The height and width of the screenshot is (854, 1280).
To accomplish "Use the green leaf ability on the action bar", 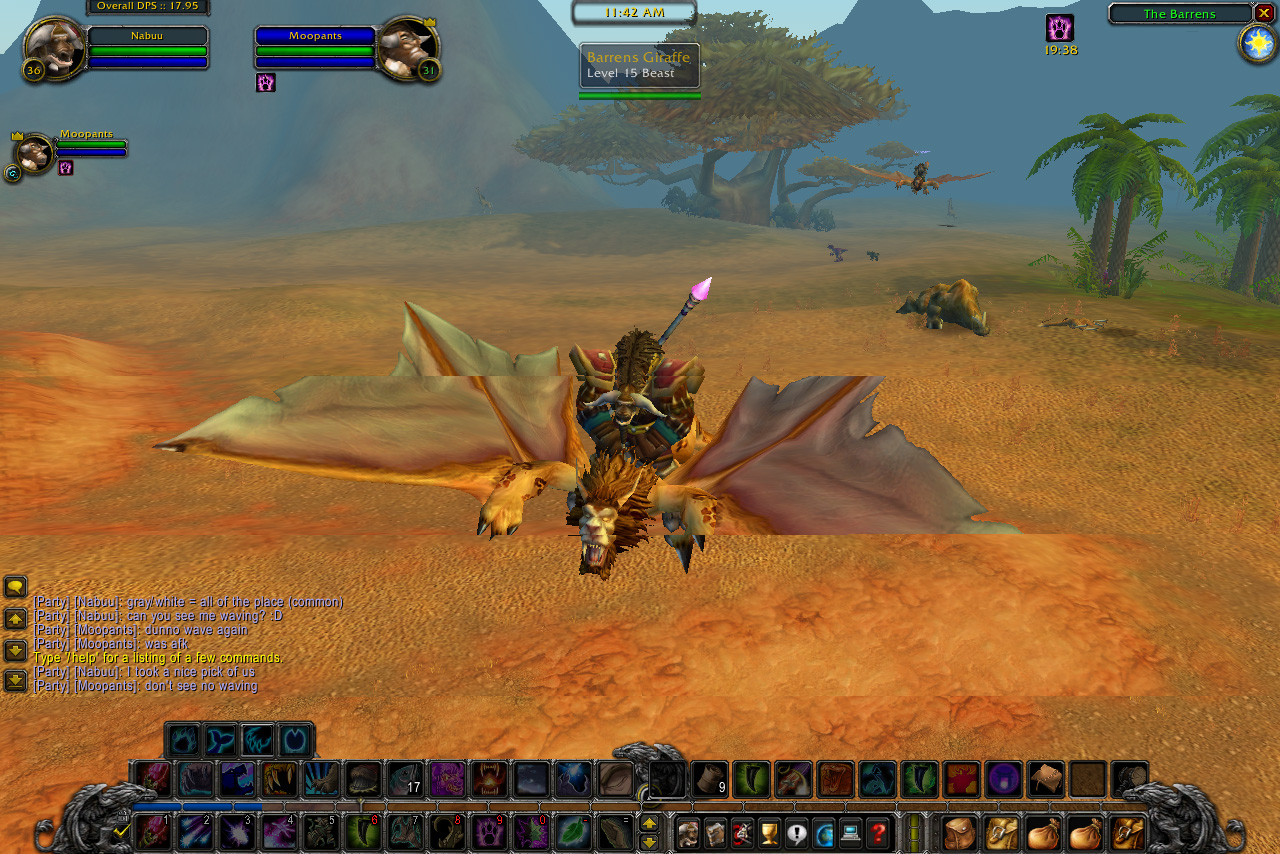I will (573, 832).
